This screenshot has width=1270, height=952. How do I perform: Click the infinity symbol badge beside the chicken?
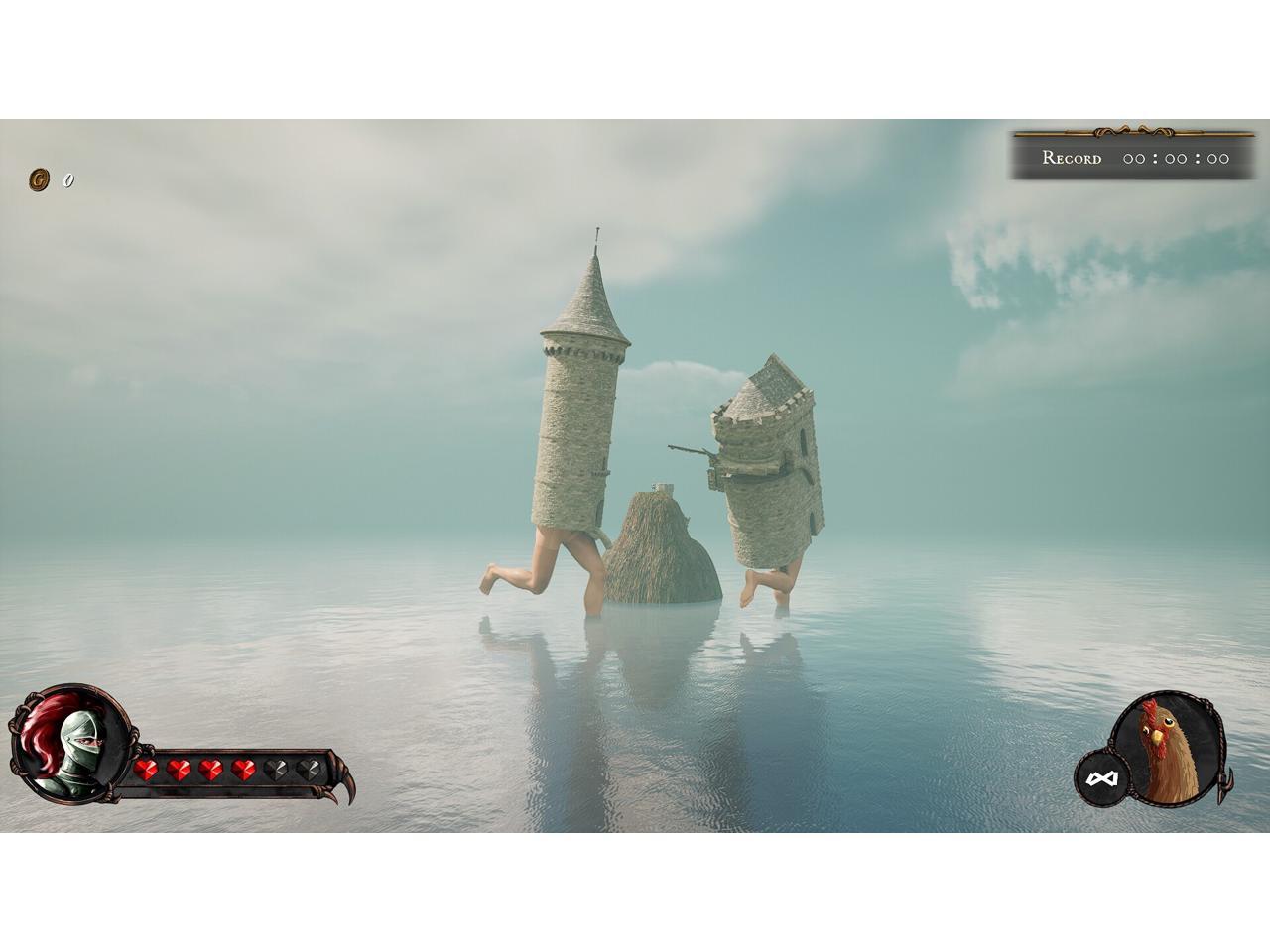click(1101, 779)
